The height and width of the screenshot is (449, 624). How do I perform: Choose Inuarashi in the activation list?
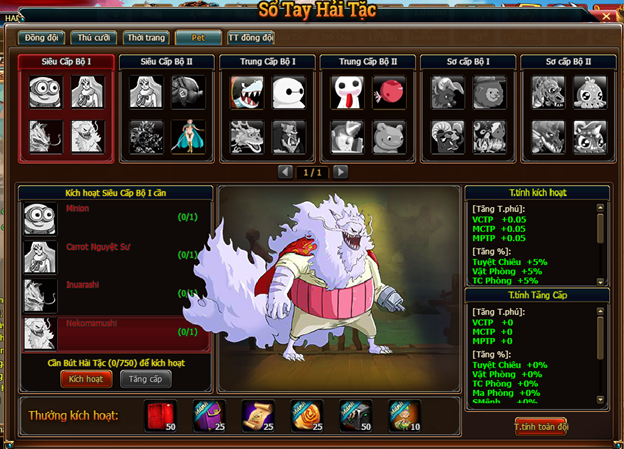click(115, 293)
